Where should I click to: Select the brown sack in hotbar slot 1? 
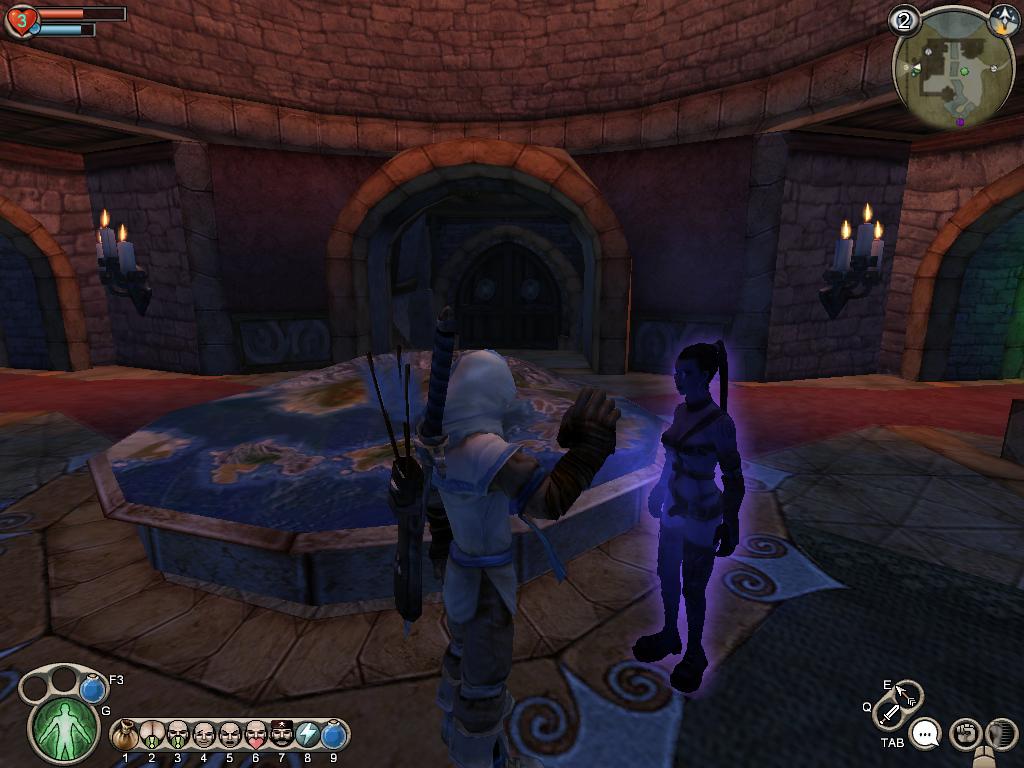pyautogui.click(x=126, y=736)
